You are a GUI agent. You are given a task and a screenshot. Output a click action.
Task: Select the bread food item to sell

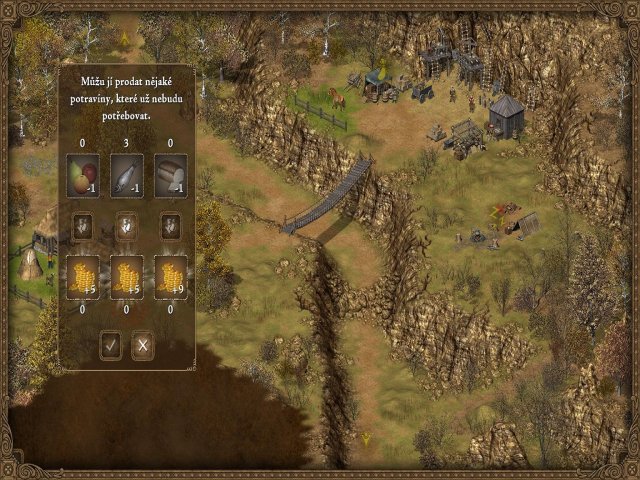(x=171, y=176)
